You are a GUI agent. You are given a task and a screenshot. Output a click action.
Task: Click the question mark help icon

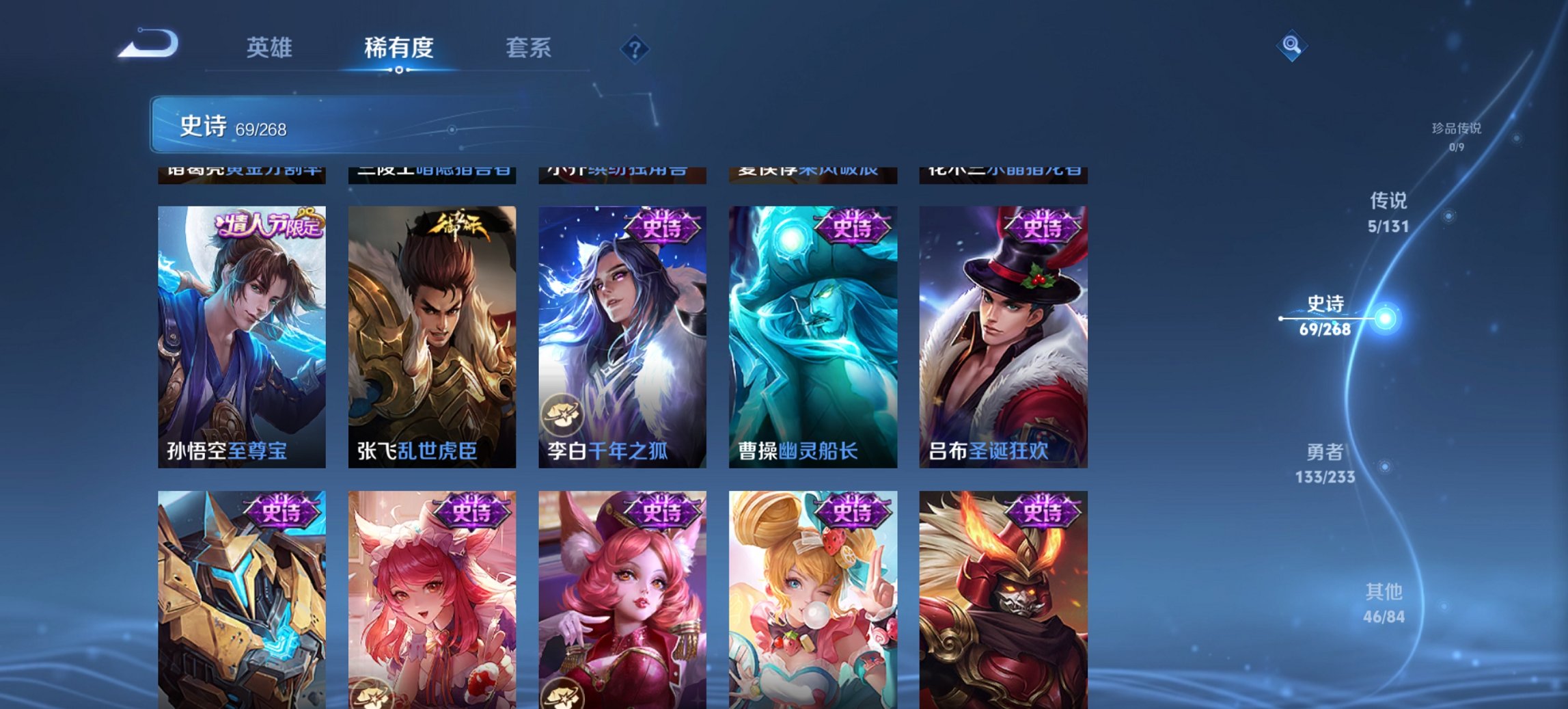pyautogui.click(x=634, y=48)
